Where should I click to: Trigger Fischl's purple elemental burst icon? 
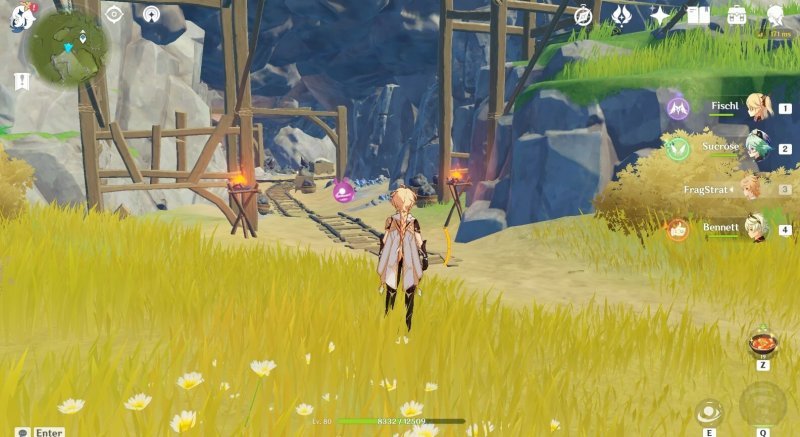(678, 107)
